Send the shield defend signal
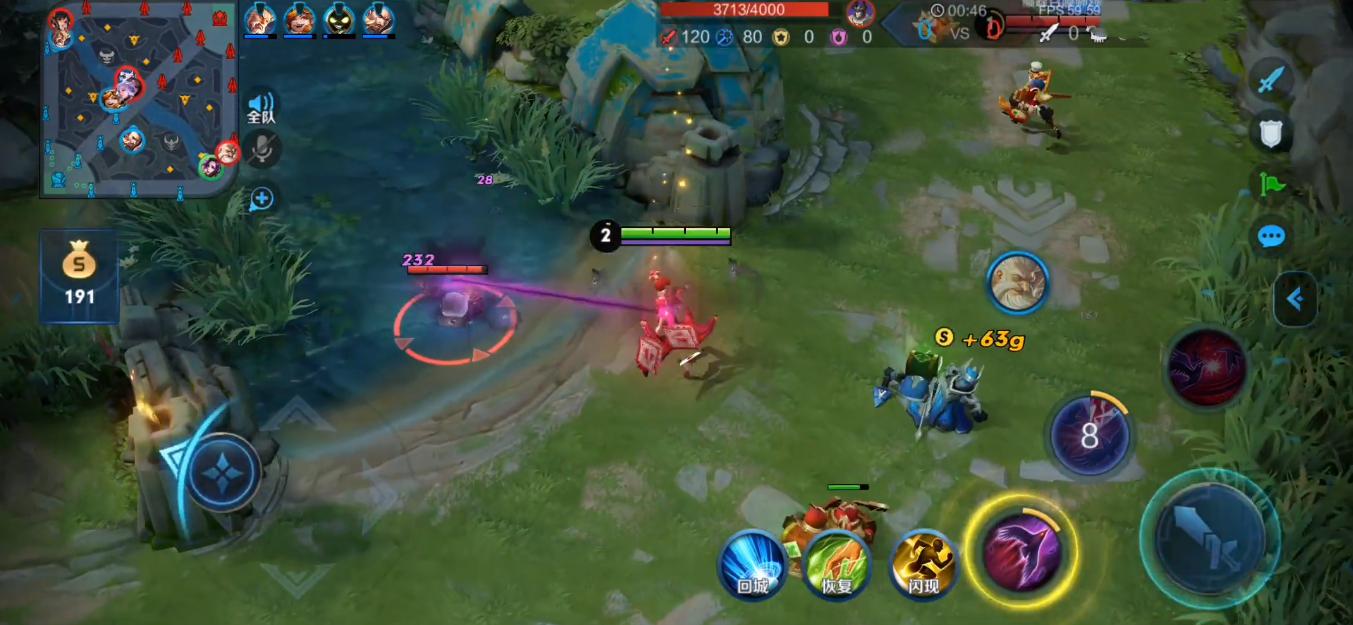 (1271, 132)
